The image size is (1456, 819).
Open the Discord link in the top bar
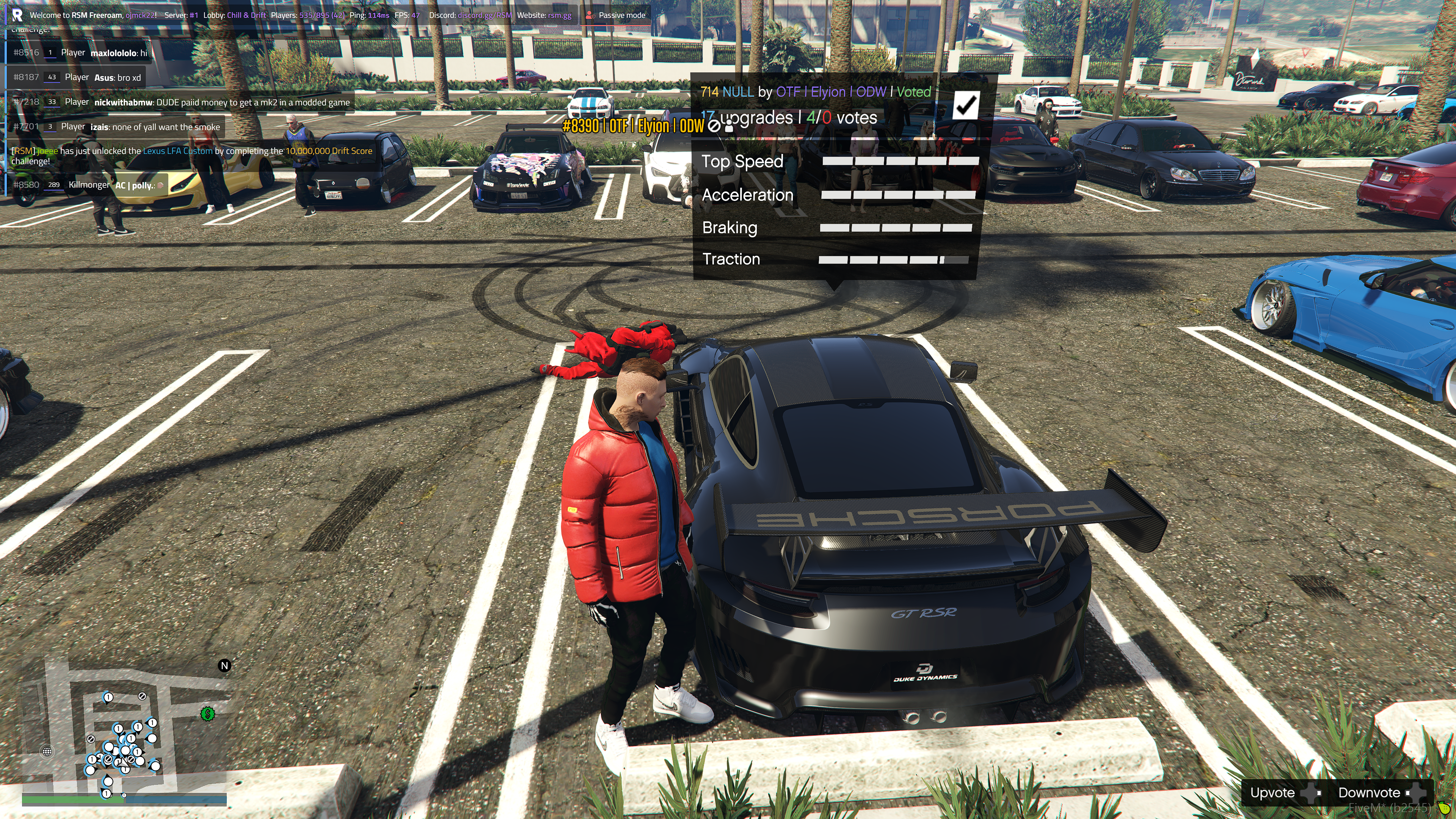(x=484, y=15)
